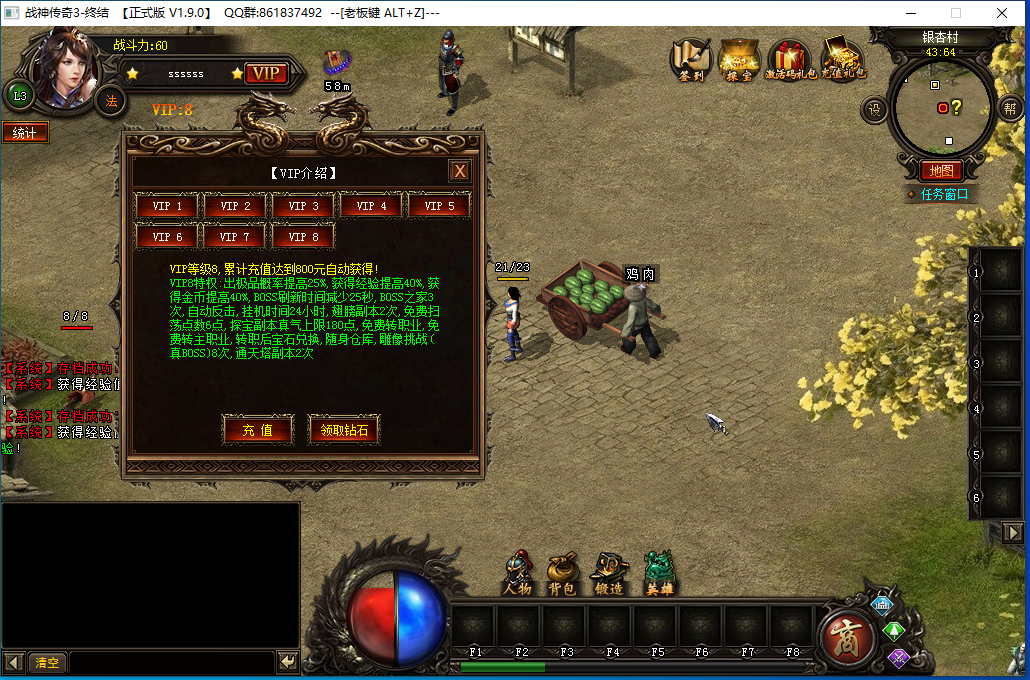Screen dimensions: 1030x680
Task: Open the 探宝 treasure hunt icon
Action: click(x=740, y=59)
